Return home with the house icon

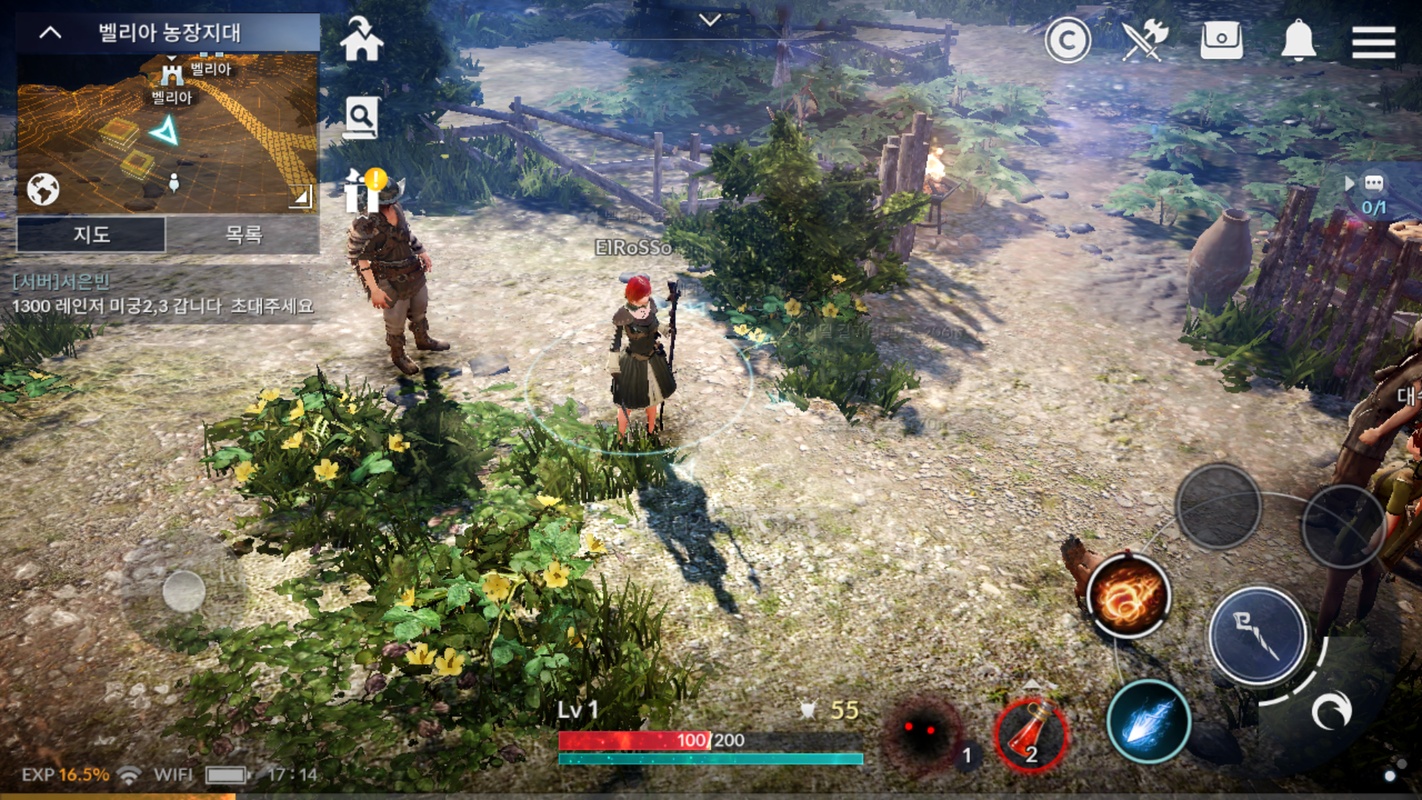tap(361, 40)
